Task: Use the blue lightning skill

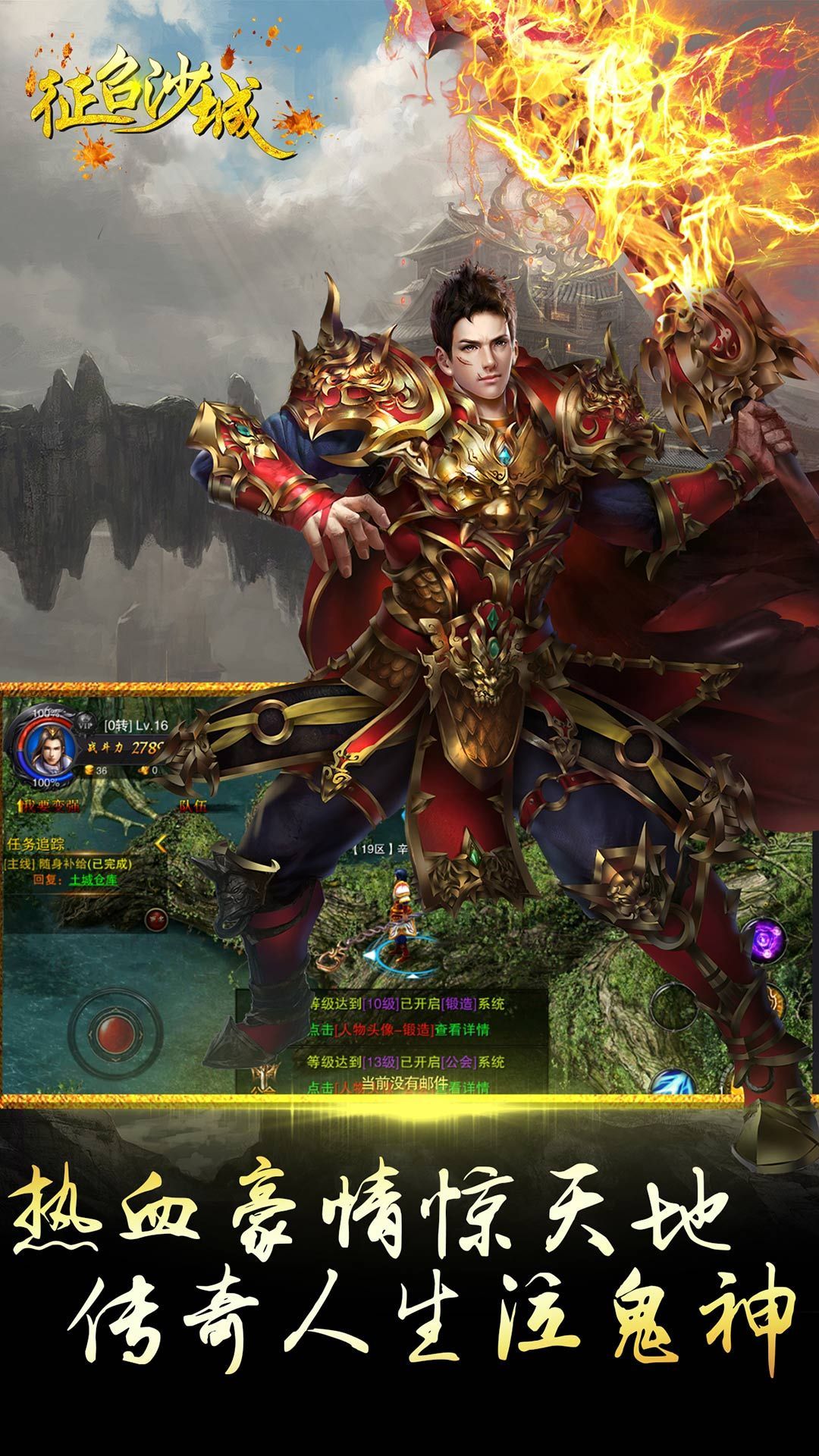Action: (672, 1082)
